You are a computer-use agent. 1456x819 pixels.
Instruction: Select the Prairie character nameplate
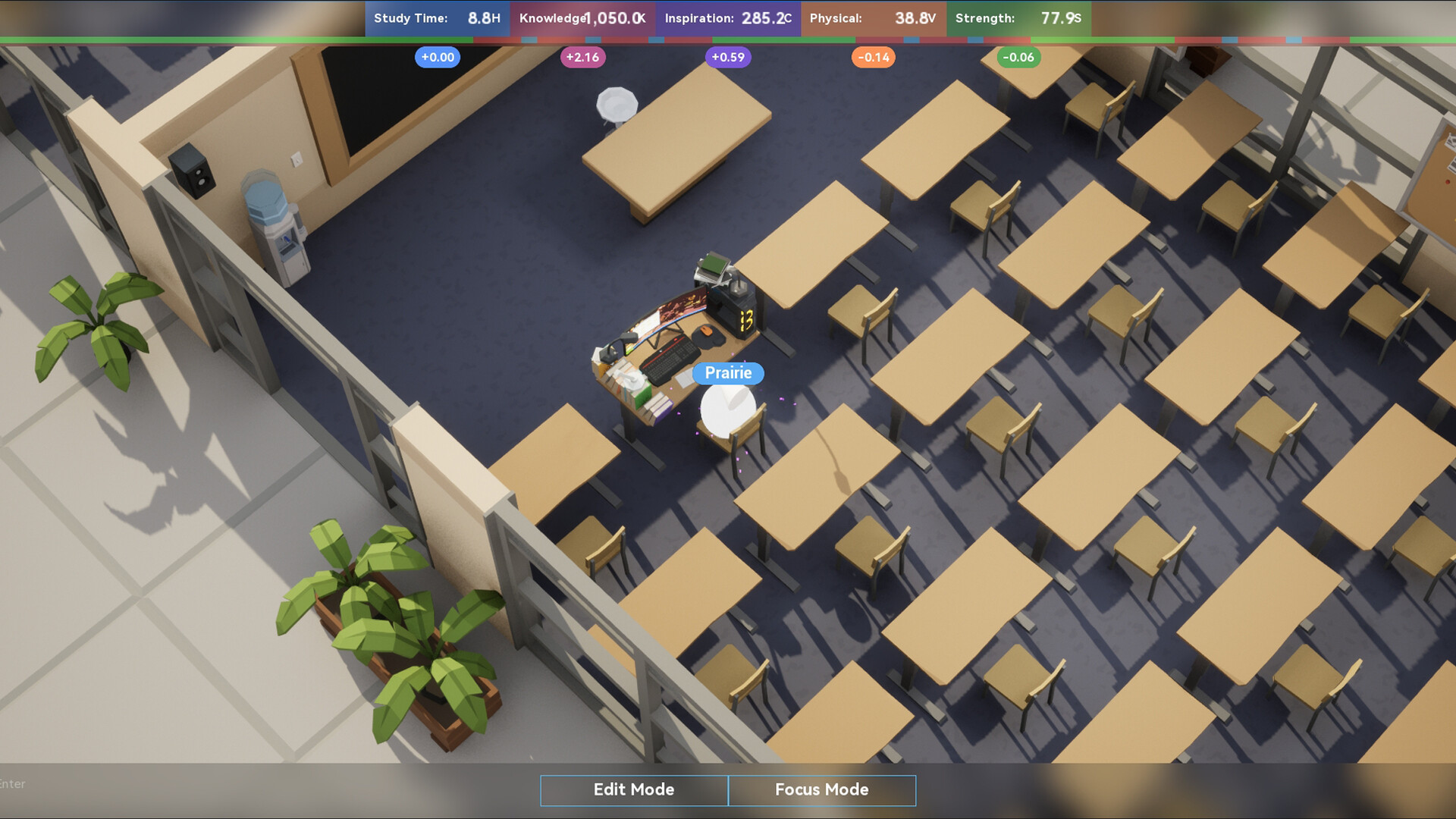(727, 373)
